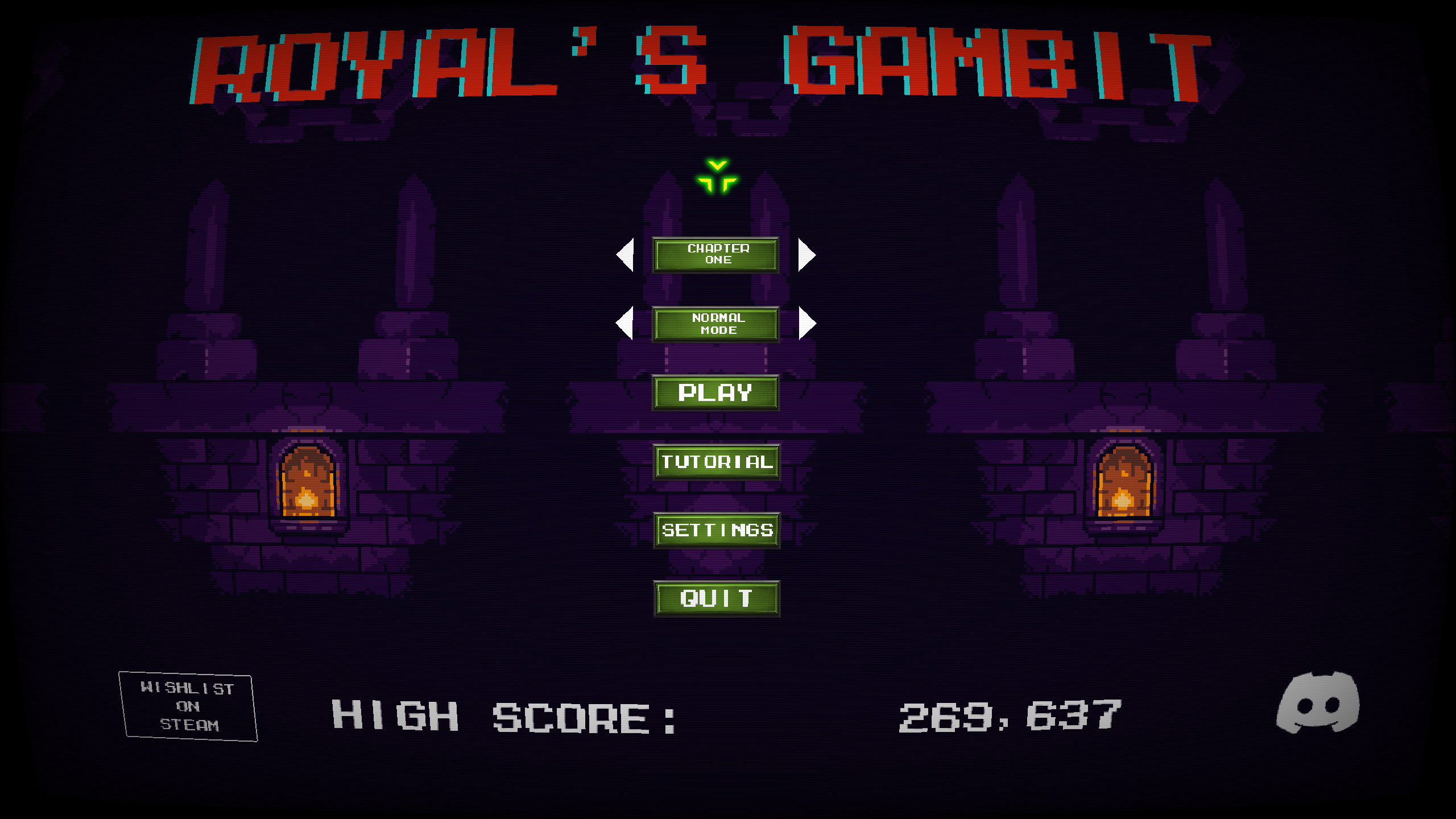Open the Tutorial
The image size is (1456, 819).
coord(716,462)
